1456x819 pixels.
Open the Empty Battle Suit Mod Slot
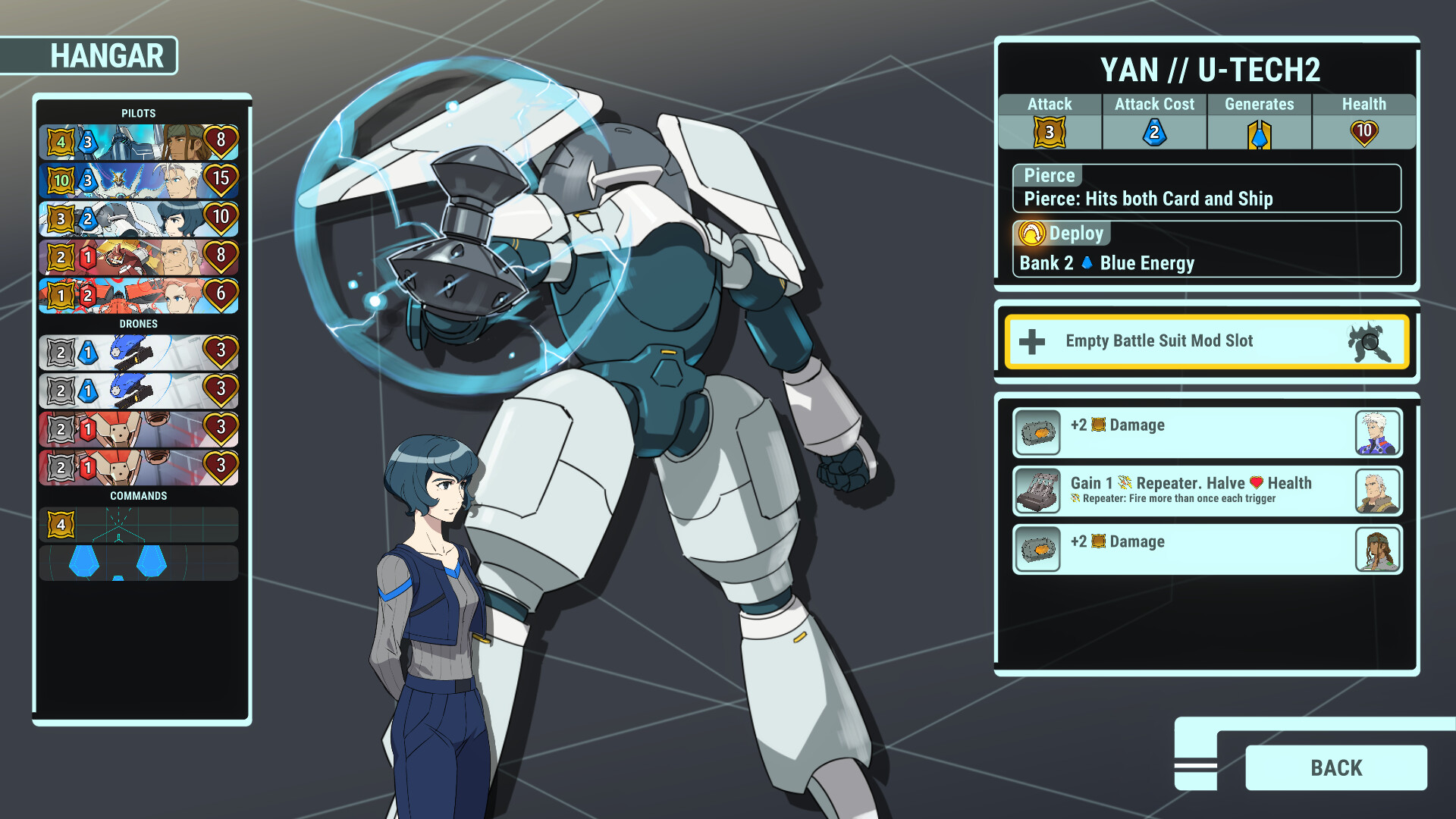click(1206, 341)
